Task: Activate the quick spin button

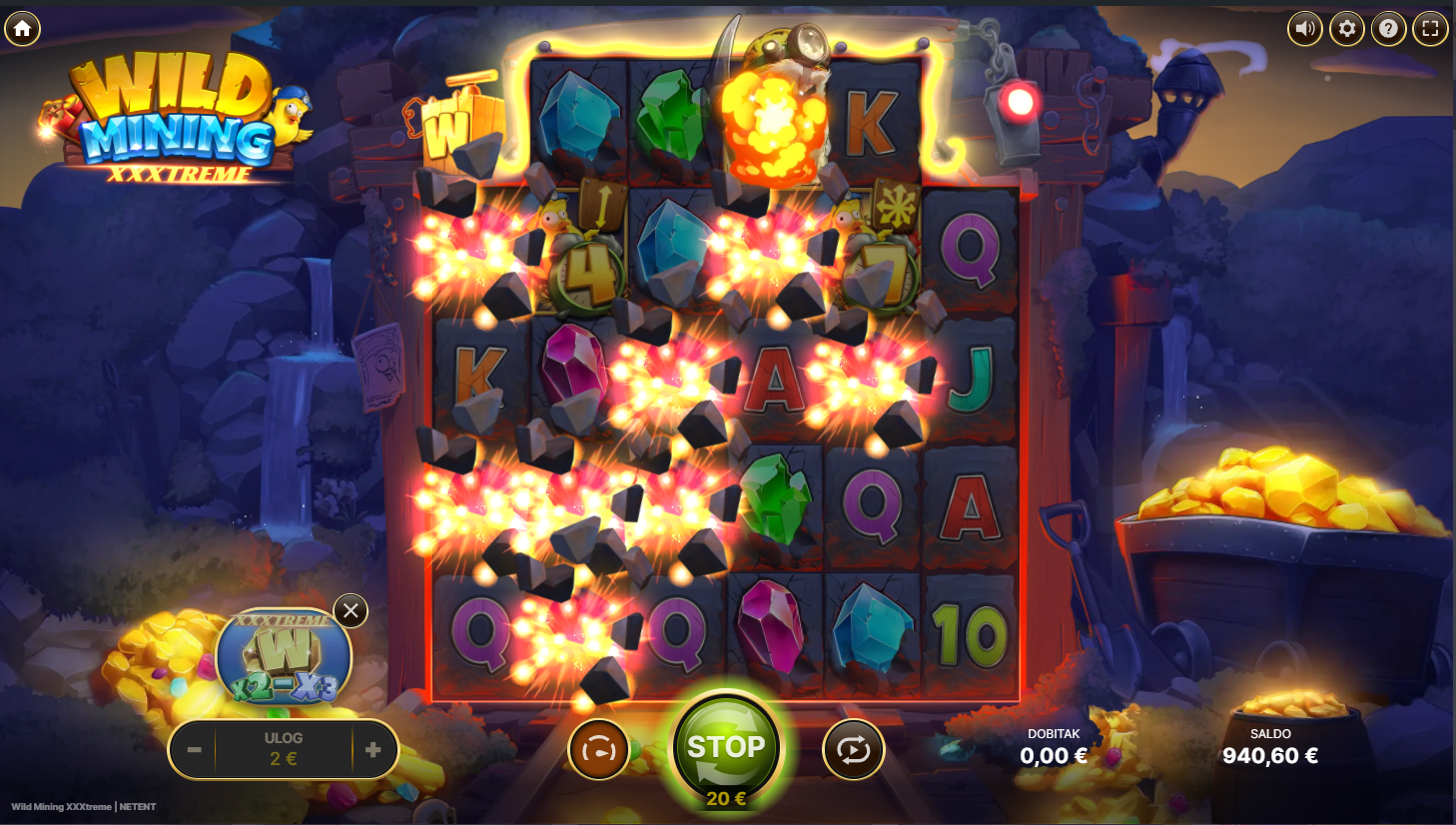Action: pyautogui.click(x=598, y=749)
